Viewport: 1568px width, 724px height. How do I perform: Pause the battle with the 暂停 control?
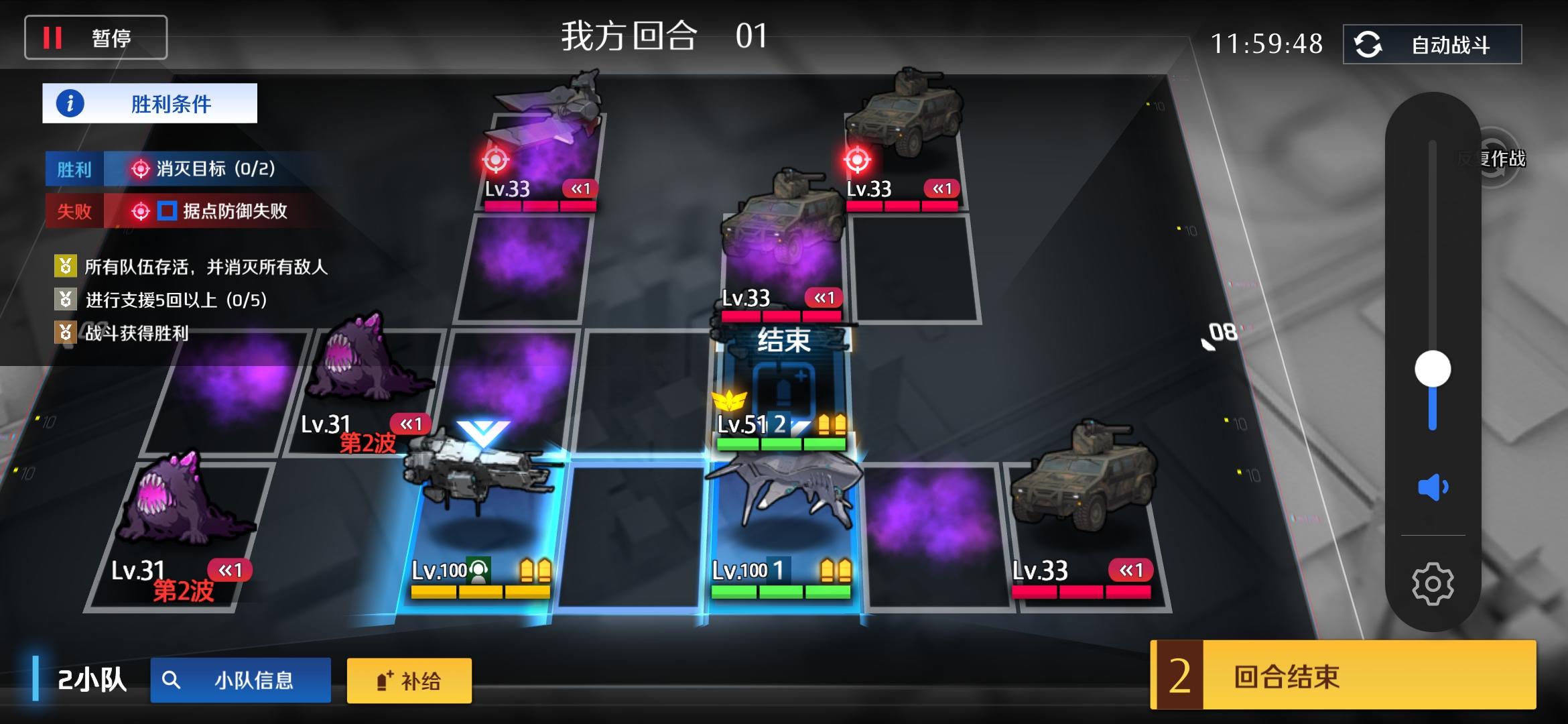click(95, 37)
